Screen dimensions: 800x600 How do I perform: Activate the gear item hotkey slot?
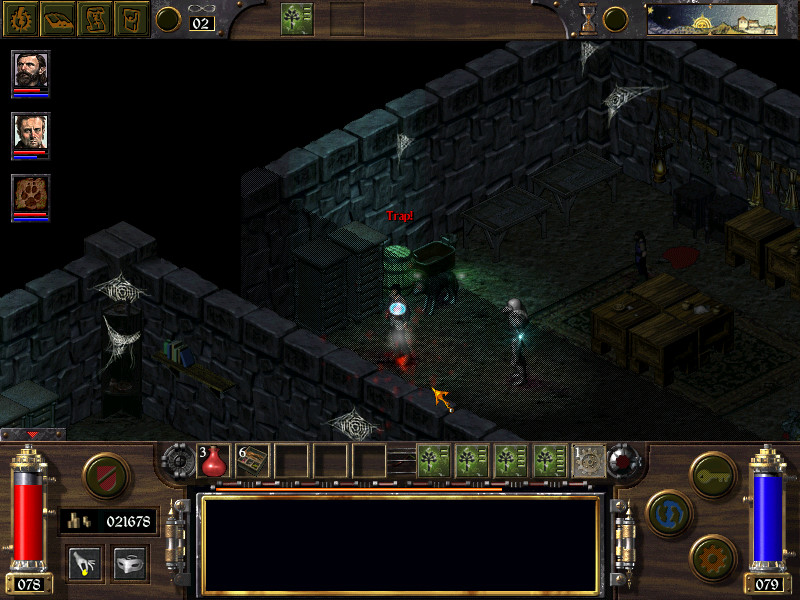tap(588, 460)
